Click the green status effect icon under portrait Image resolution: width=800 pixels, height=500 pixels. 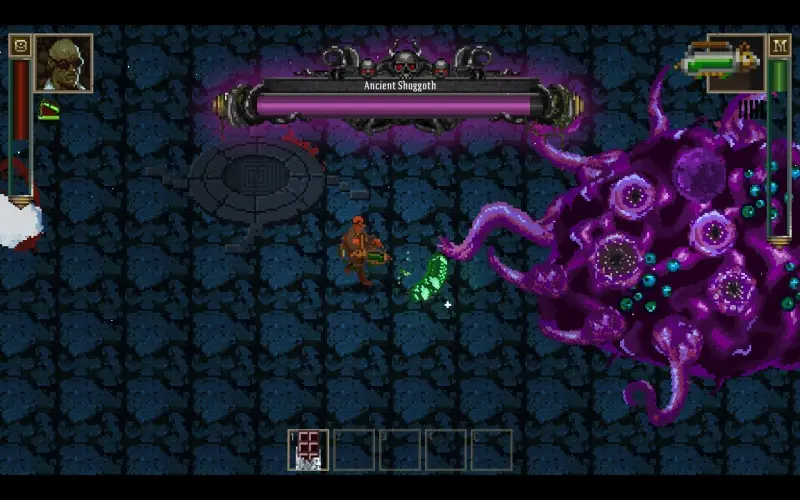pos(48,110)
